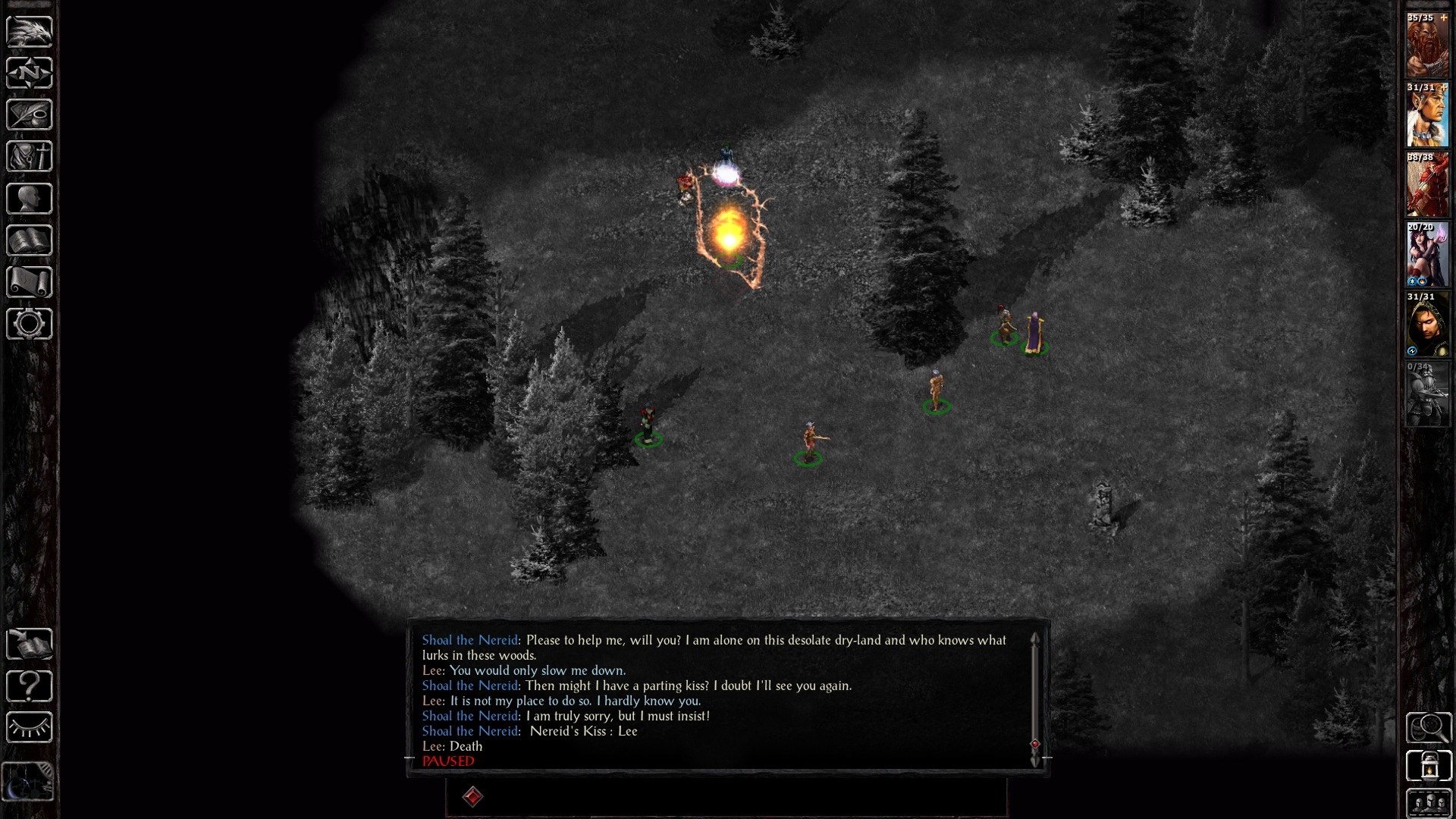Click the question mark help button

click(29, 686)
